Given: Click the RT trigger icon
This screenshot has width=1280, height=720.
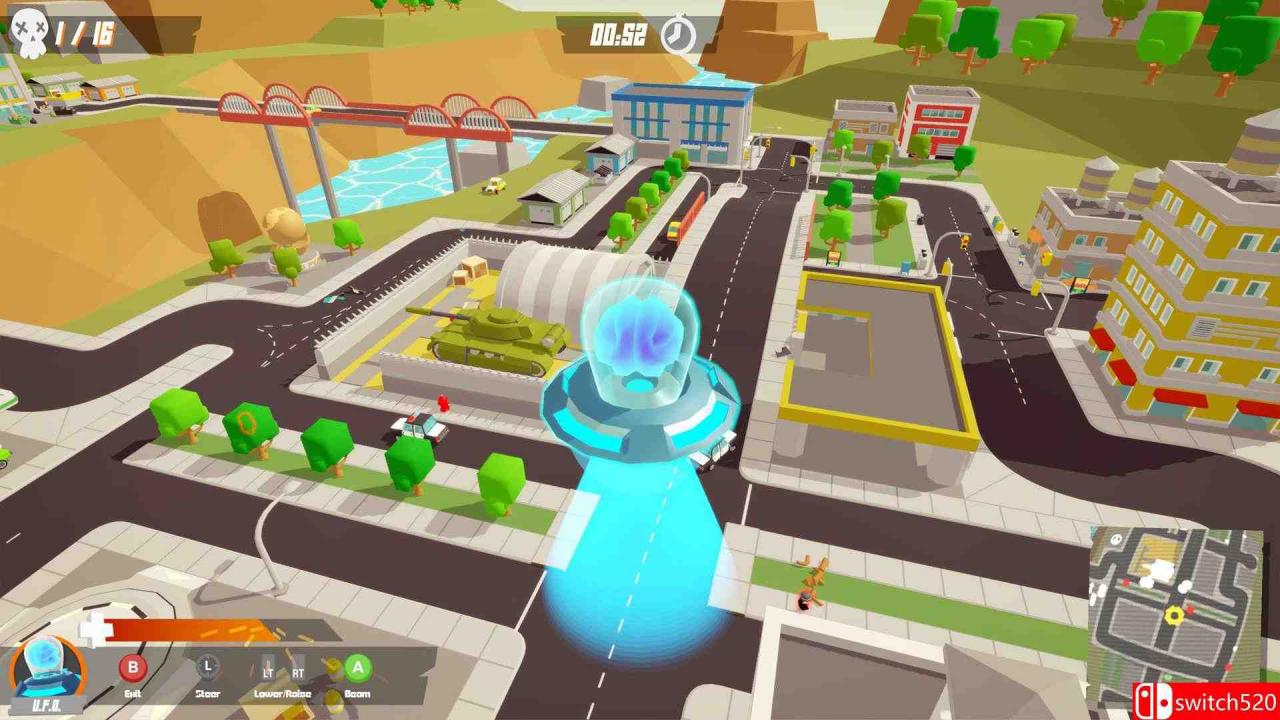Looking at the screenshot, I should pos(297,672).
